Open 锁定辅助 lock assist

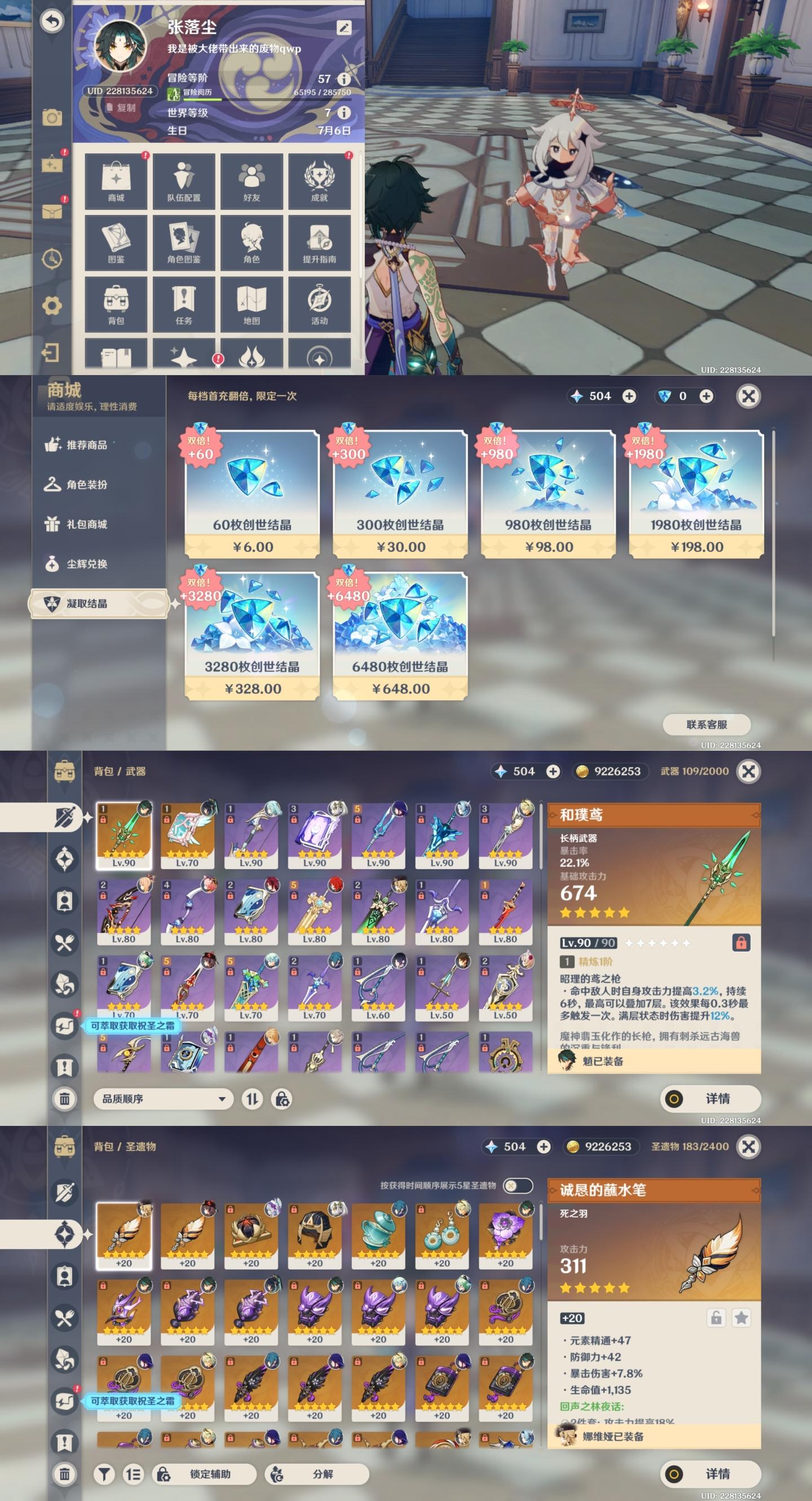coord(205,1473)
